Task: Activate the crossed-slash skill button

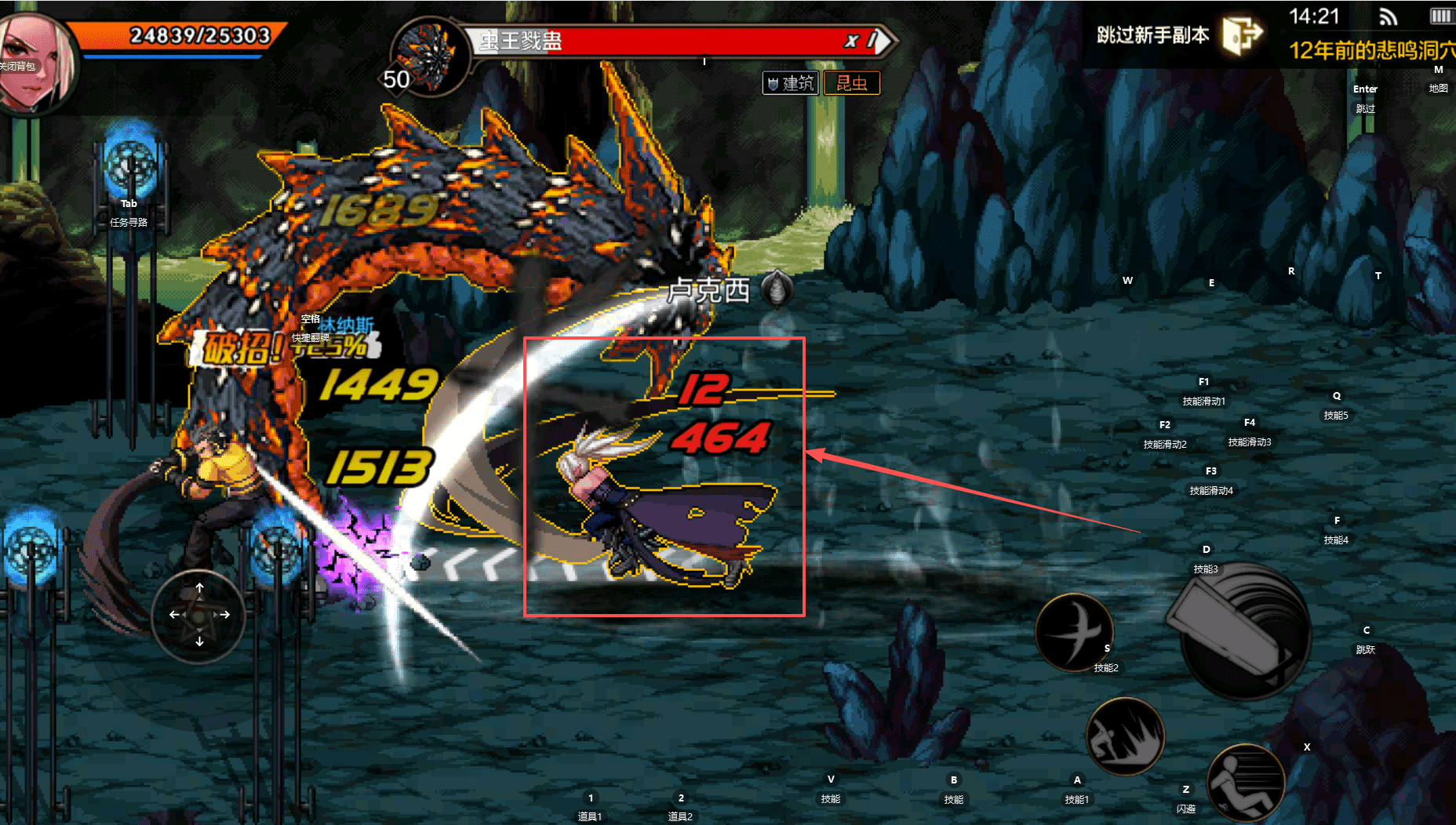Action: click(x=1074, y=631)
